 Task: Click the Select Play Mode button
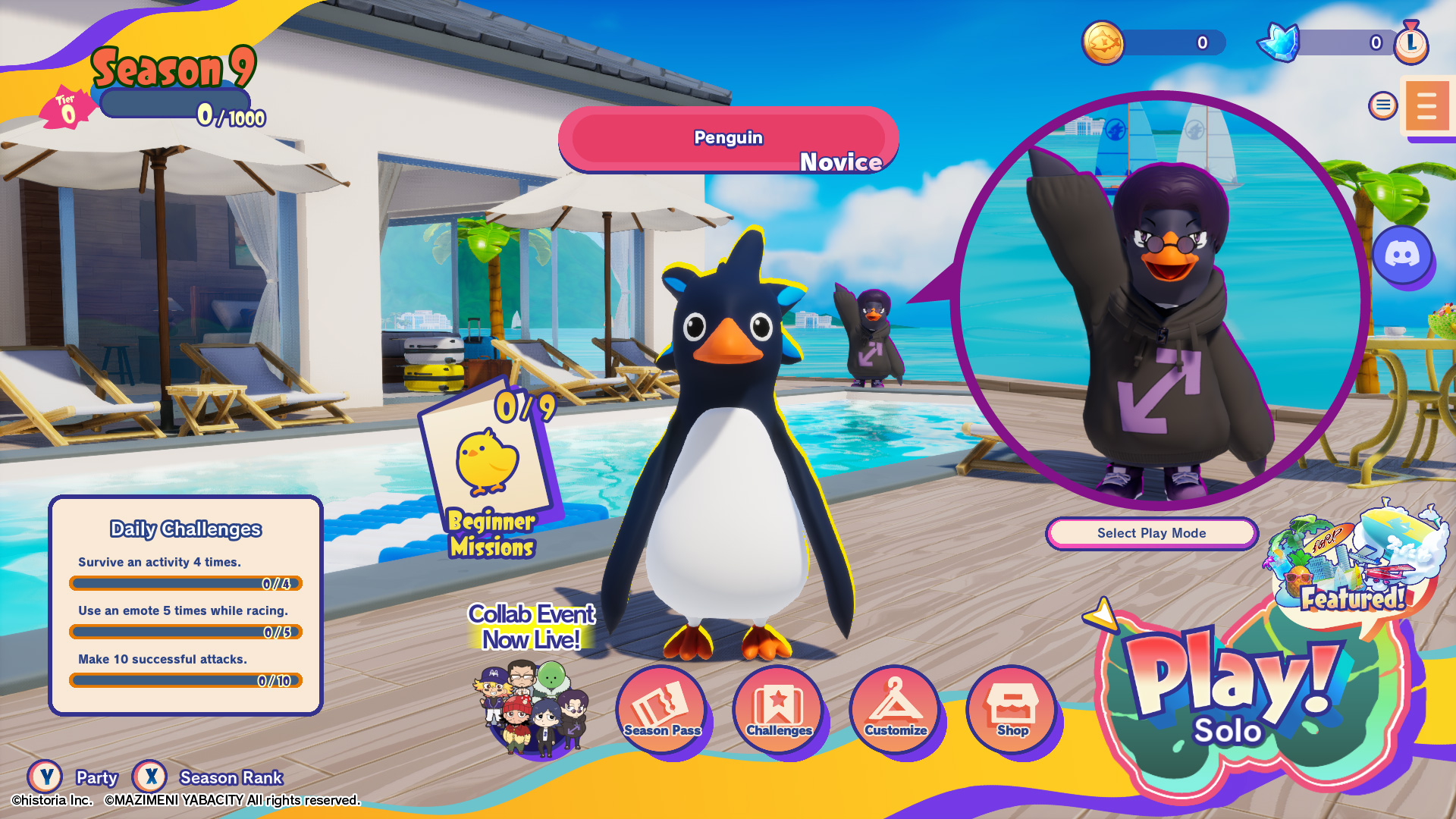(x=1151, y=533)
